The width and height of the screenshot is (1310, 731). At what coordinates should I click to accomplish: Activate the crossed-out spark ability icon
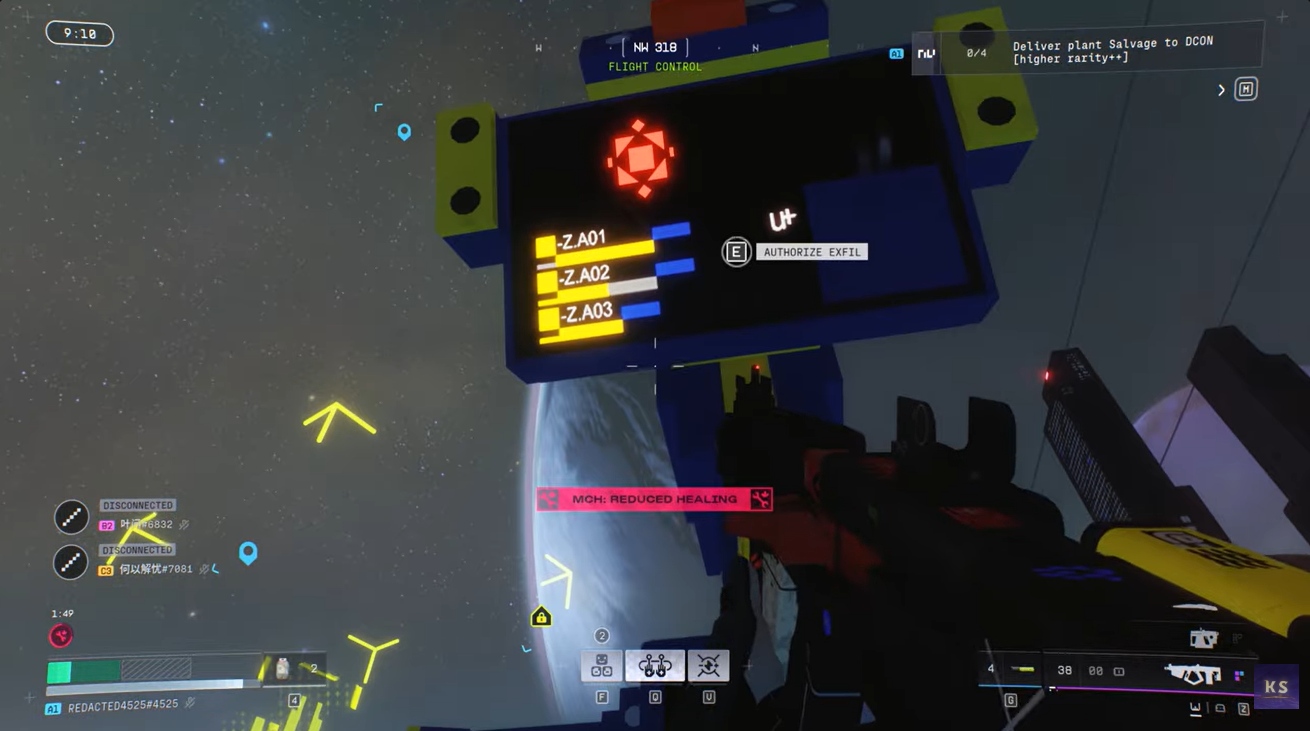(x=708, y=665)
